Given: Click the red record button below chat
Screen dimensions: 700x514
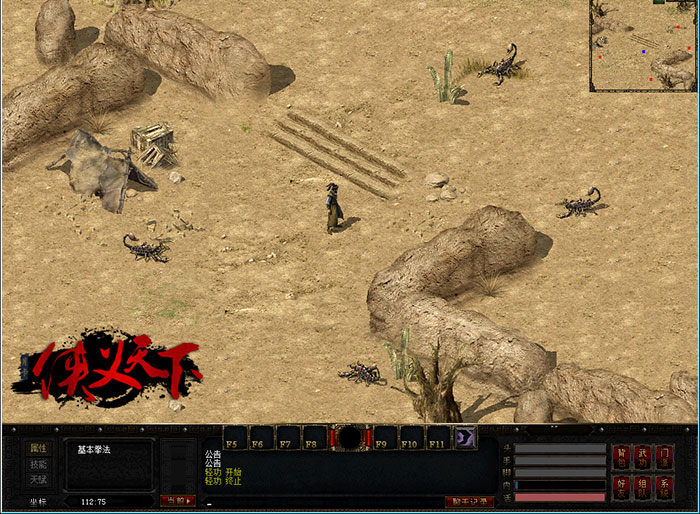Looking at the screenshot, I should pos(469,501).
